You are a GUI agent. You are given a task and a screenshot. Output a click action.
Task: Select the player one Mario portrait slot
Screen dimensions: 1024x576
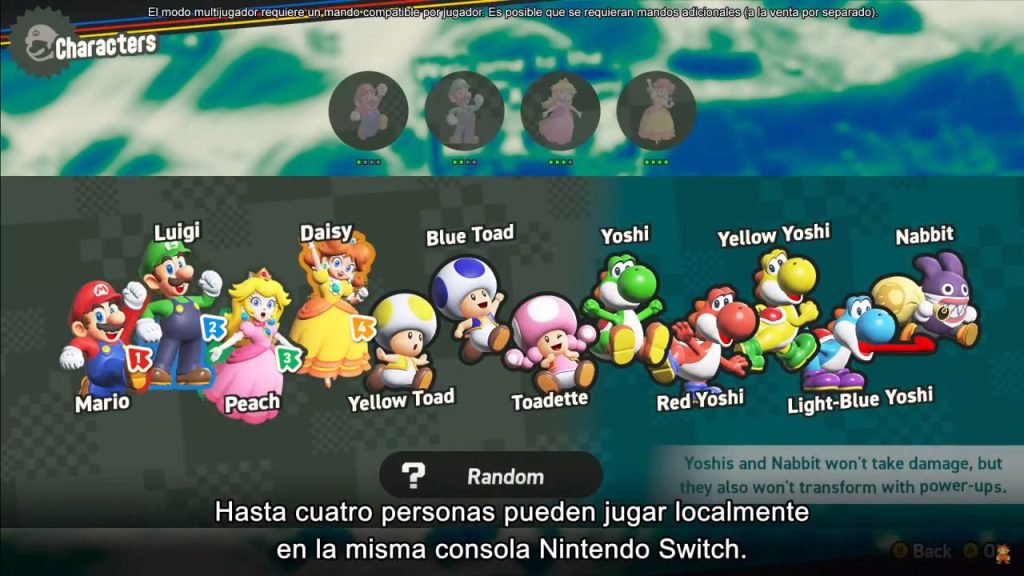[368, 110]
